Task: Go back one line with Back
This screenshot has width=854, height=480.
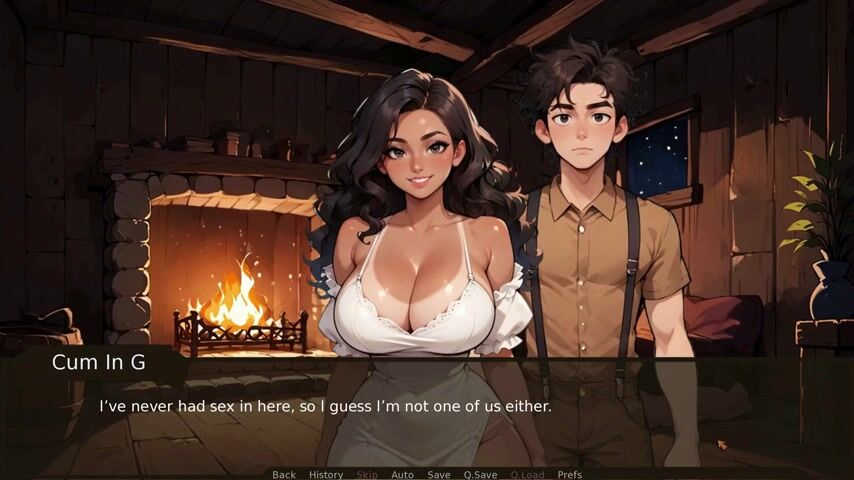Action: tap(284, 474)
